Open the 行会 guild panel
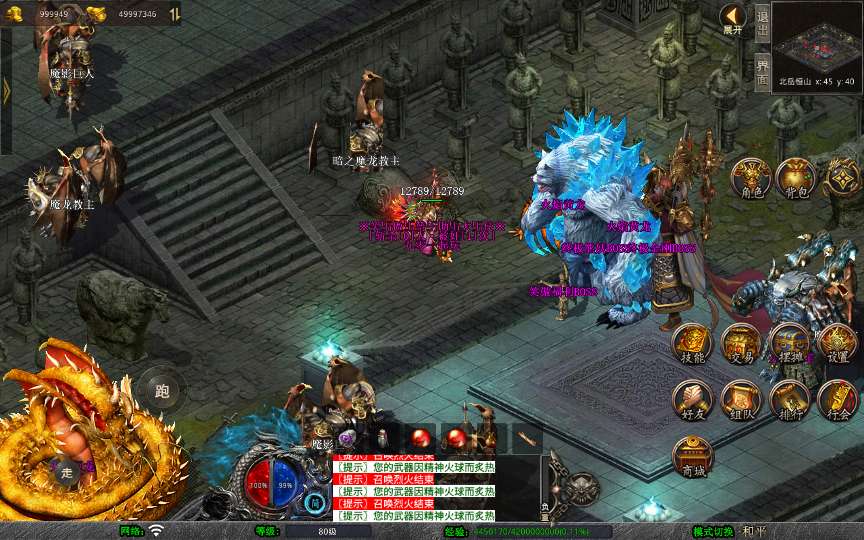This screenshot has height=540, width=864. coord(838,399)
